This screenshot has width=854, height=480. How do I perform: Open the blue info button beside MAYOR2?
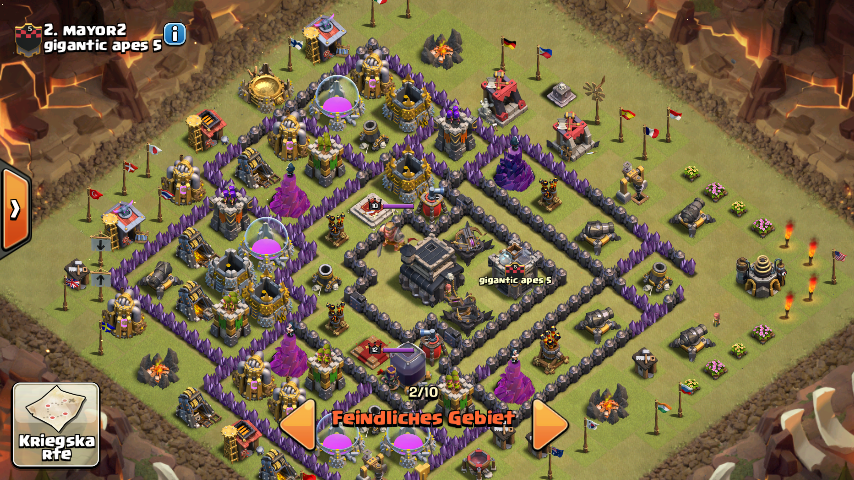(x=176, y=33)
